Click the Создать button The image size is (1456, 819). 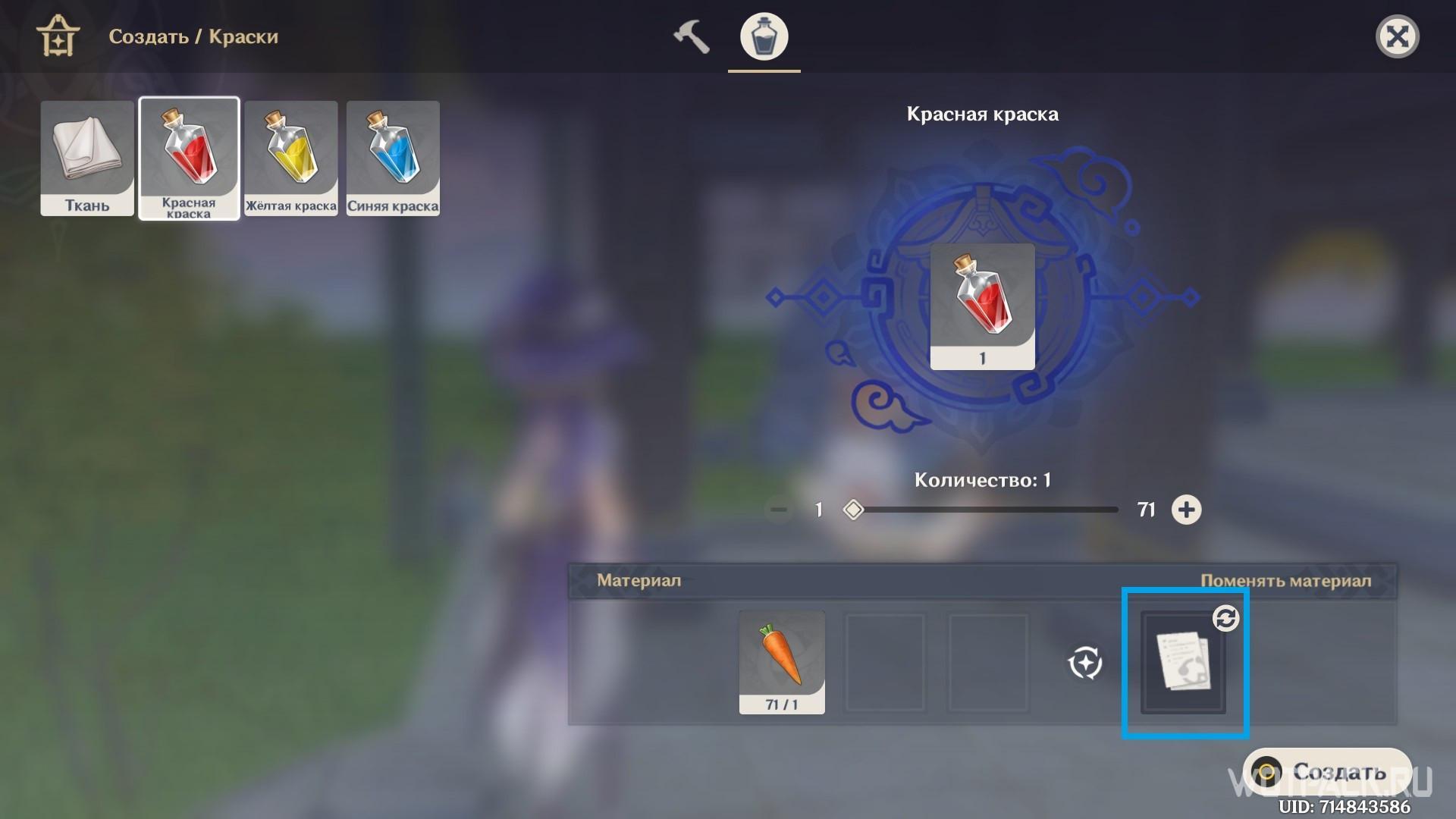[1327, 772]
